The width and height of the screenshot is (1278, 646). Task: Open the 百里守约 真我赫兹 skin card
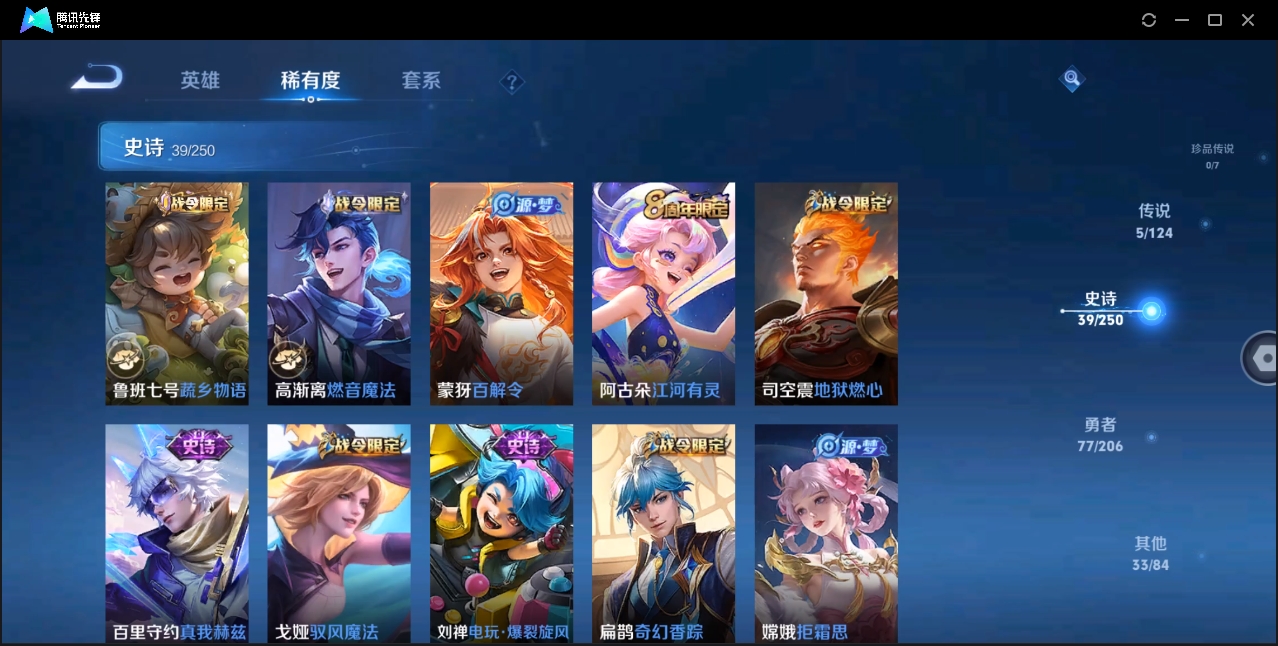tap(177, 532)
